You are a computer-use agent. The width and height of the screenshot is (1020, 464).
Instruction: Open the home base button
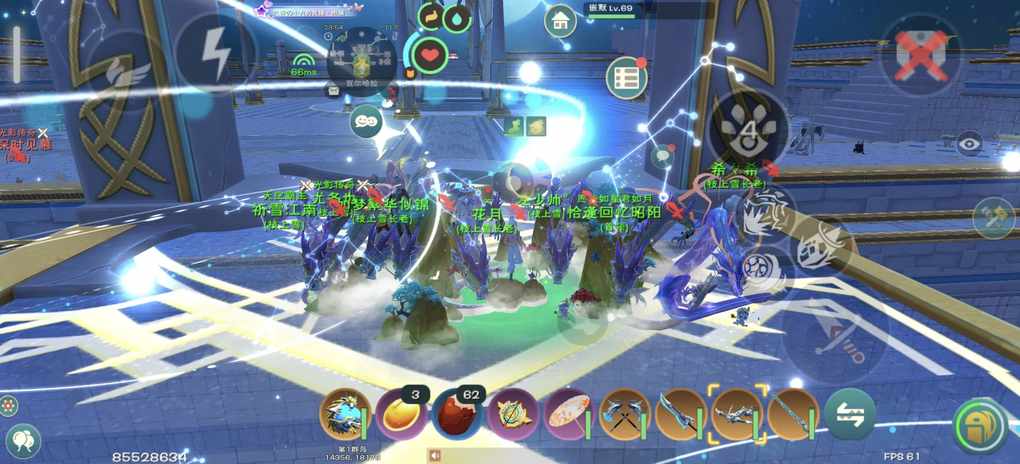tap(560, 20)
